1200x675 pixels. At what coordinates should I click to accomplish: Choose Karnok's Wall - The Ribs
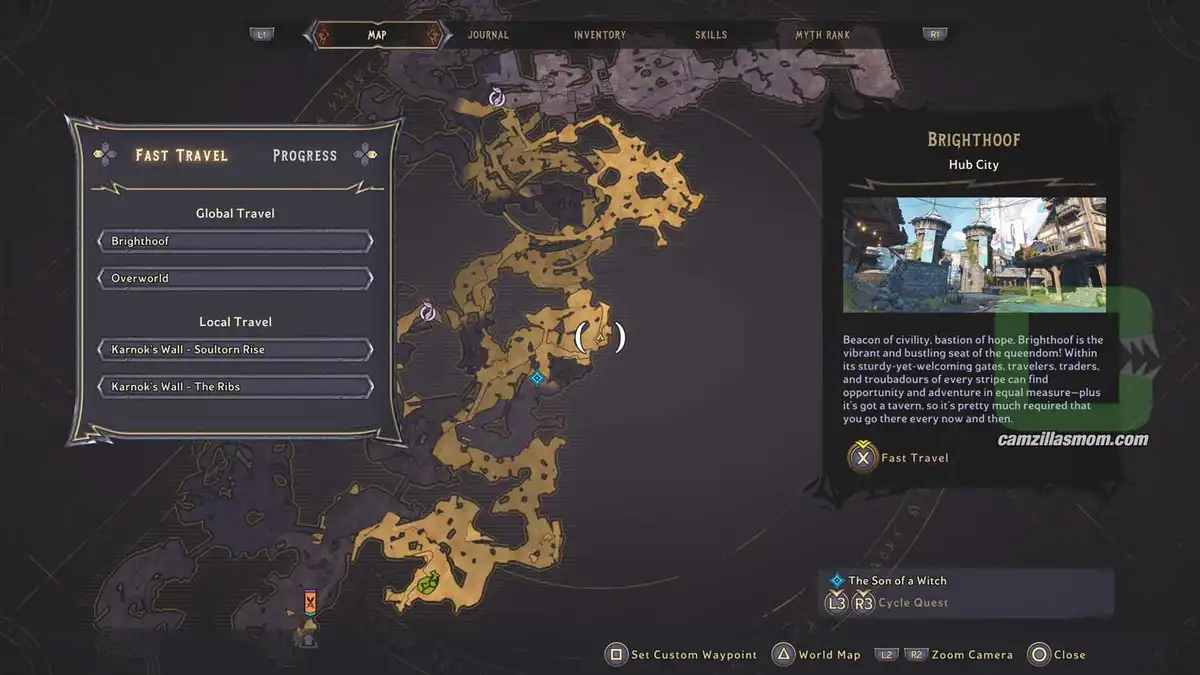point(236,386)
